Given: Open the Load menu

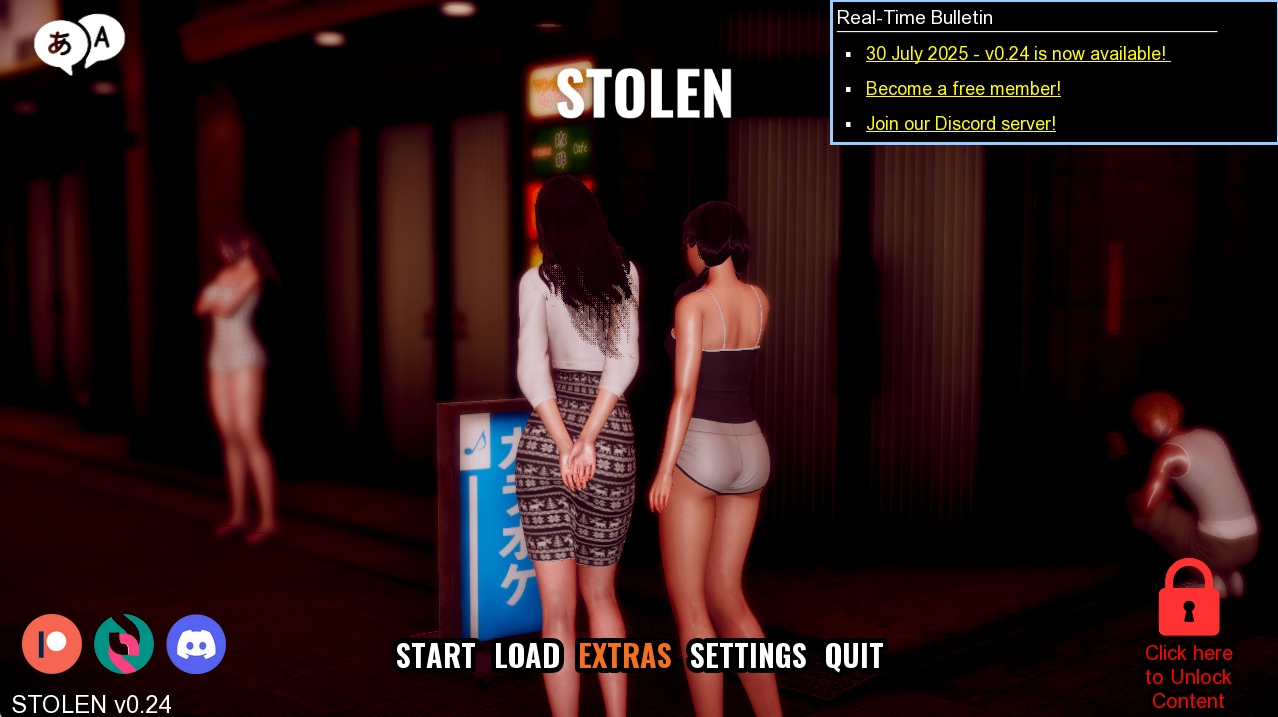Looking at the screenshot, I should (527, 656).
